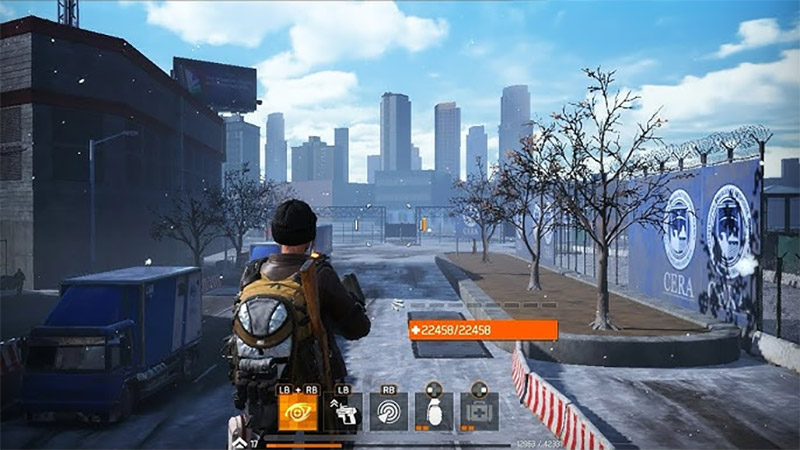
Task: Trigger the radar pulse skill
Action: click(x=388, y=412)
